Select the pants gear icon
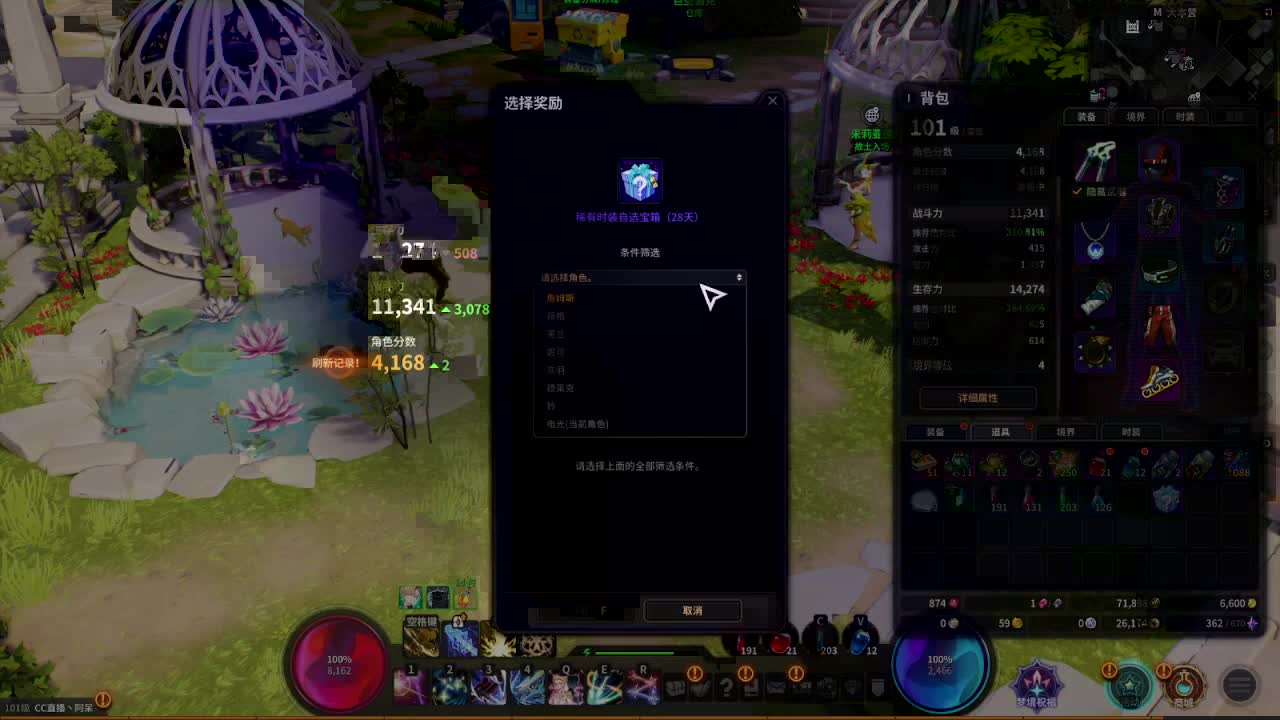The height and width of the screenshot is (720, 1280). point(1161,323)
